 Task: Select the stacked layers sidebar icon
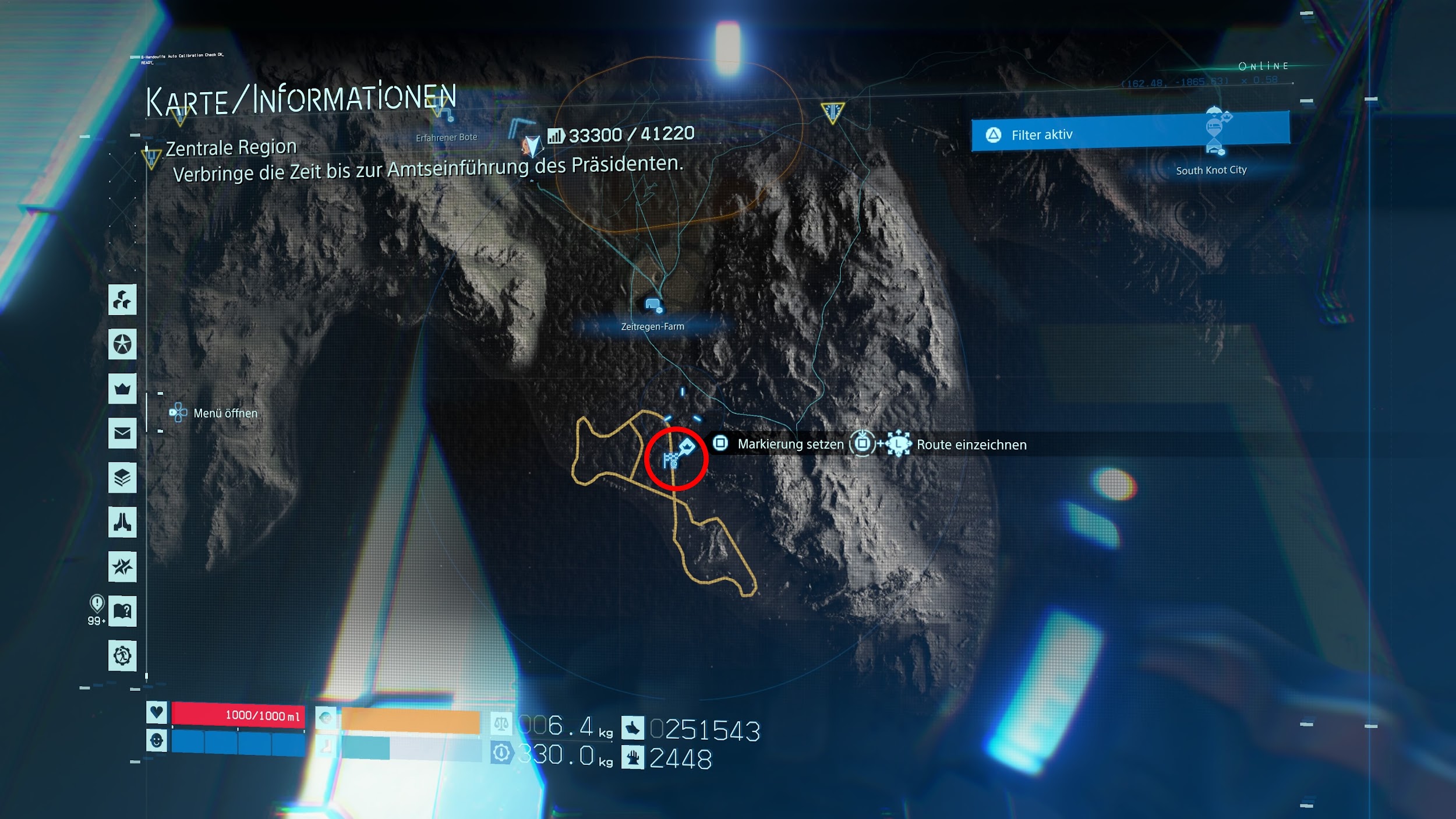click(122, 478)
